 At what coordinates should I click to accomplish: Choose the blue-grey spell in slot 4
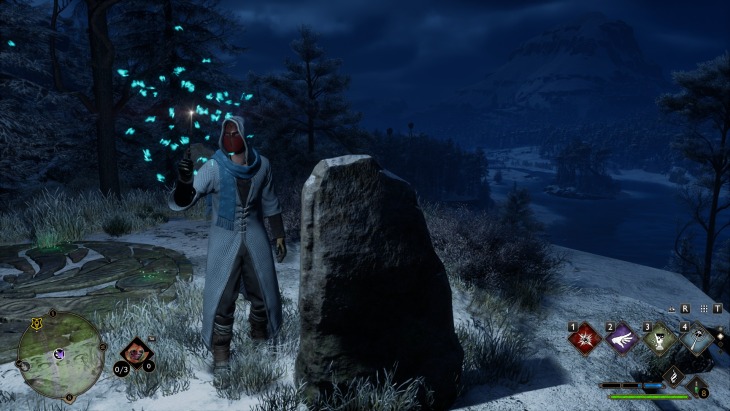point(697,339)
